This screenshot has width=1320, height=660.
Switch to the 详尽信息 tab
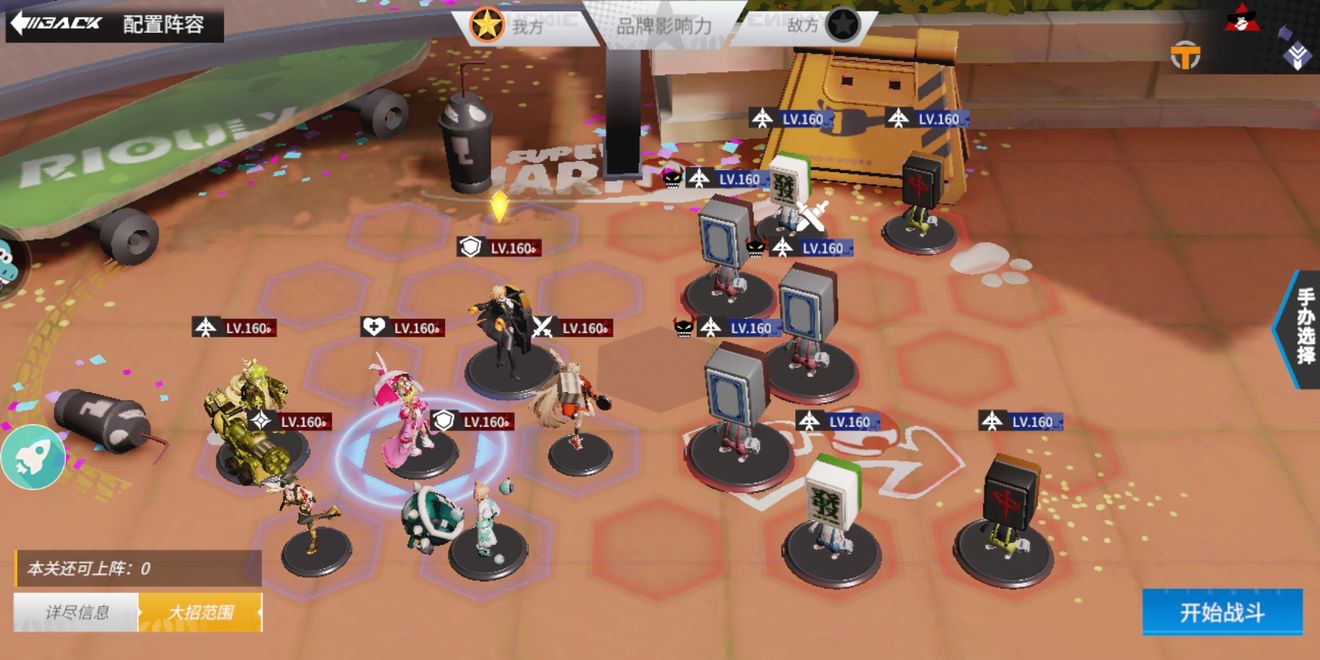click(76, 612)
